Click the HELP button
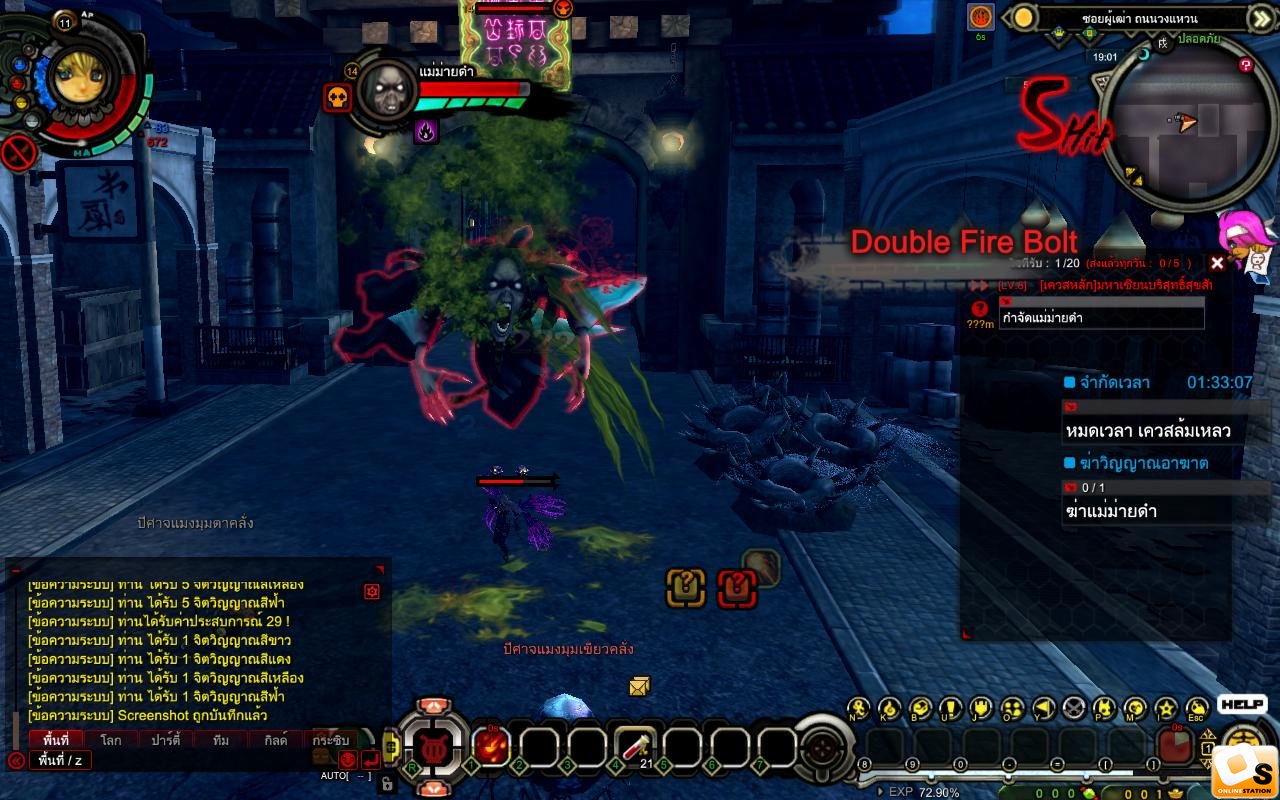This screenshot has height=800, width=1280. tap(1242, 704)
